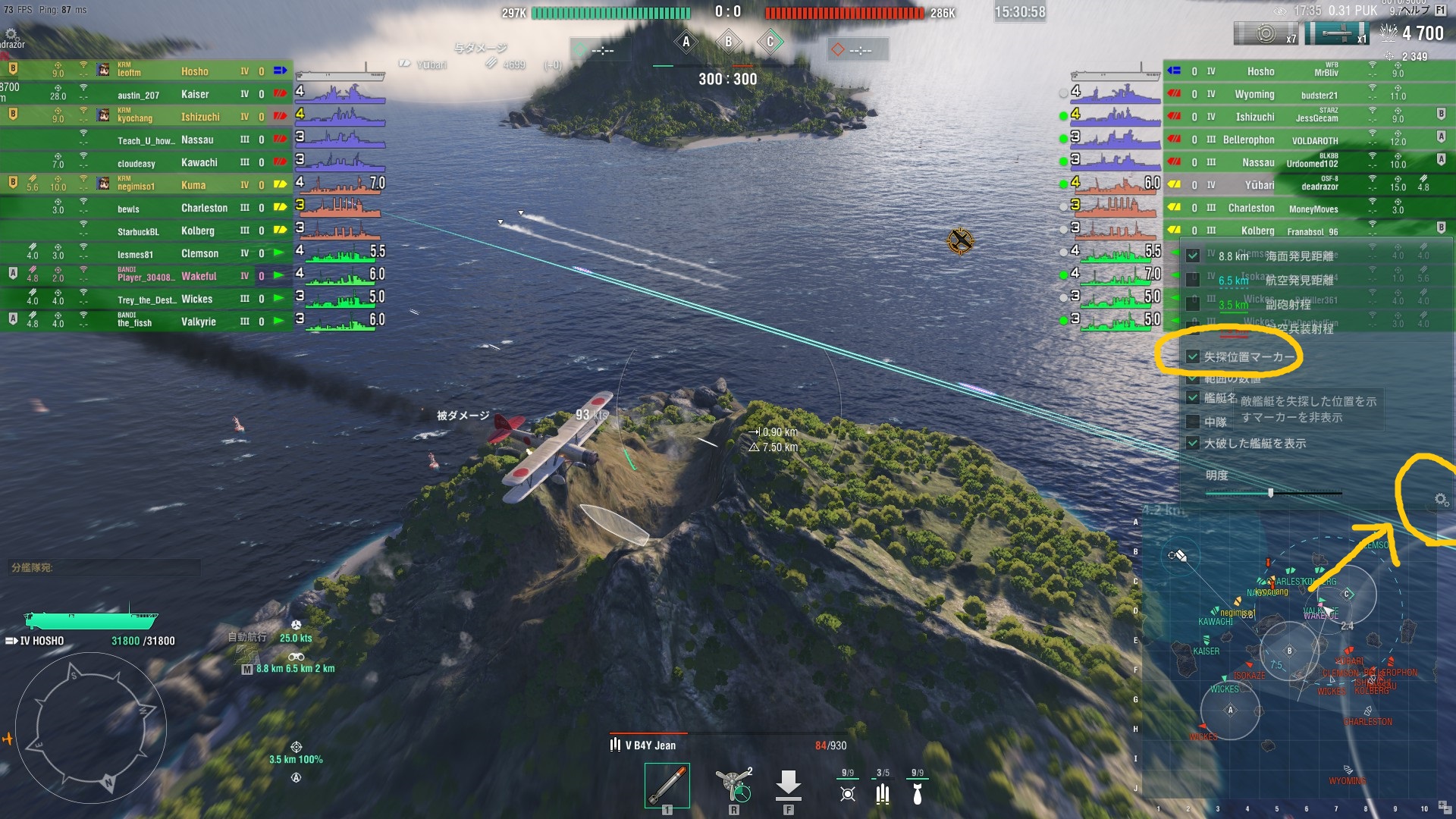Select the rocket armament slot
The image size is (1456, 819).
[x=667, y=786]
